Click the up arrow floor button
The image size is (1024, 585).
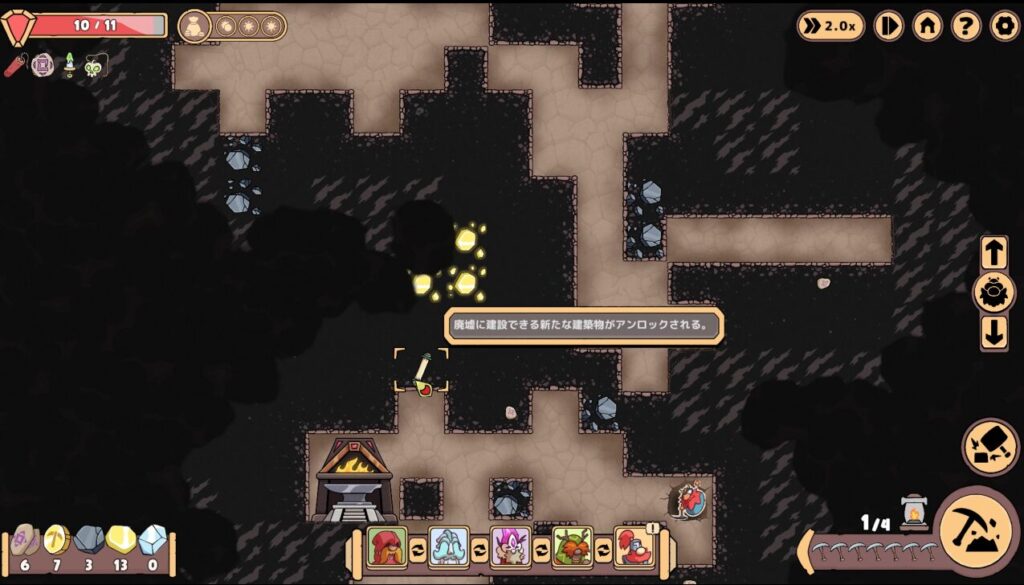[994, 253]
